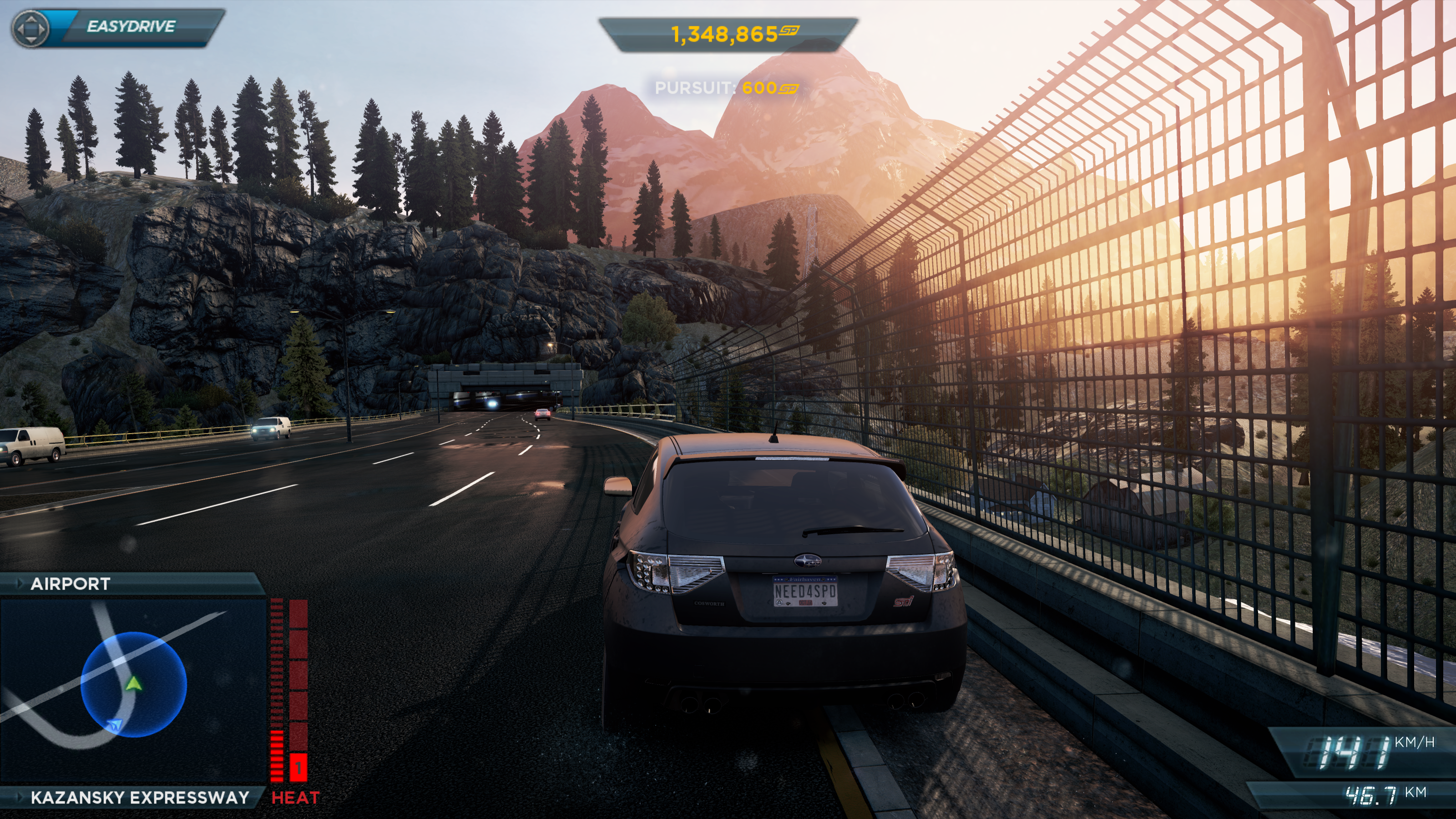The width and height of the screenshot is (1456, 819).
Task: Select the Airport destination label
Action: point(71,584)
